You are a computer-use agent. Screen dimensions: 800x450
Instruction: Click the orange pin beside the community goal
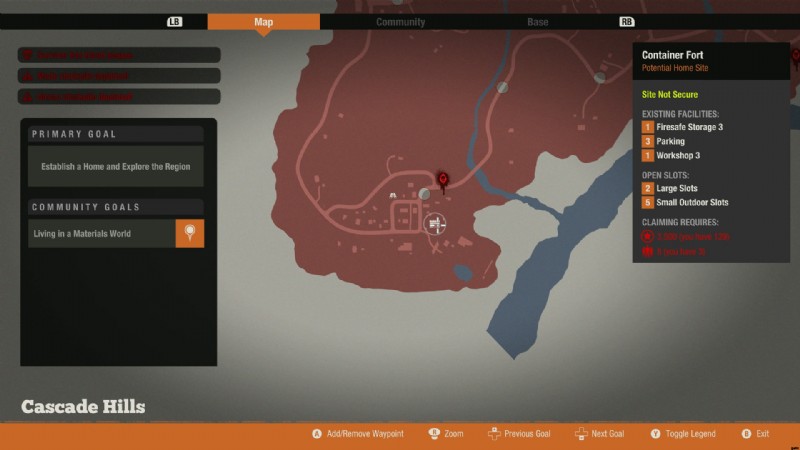(190, 234)
